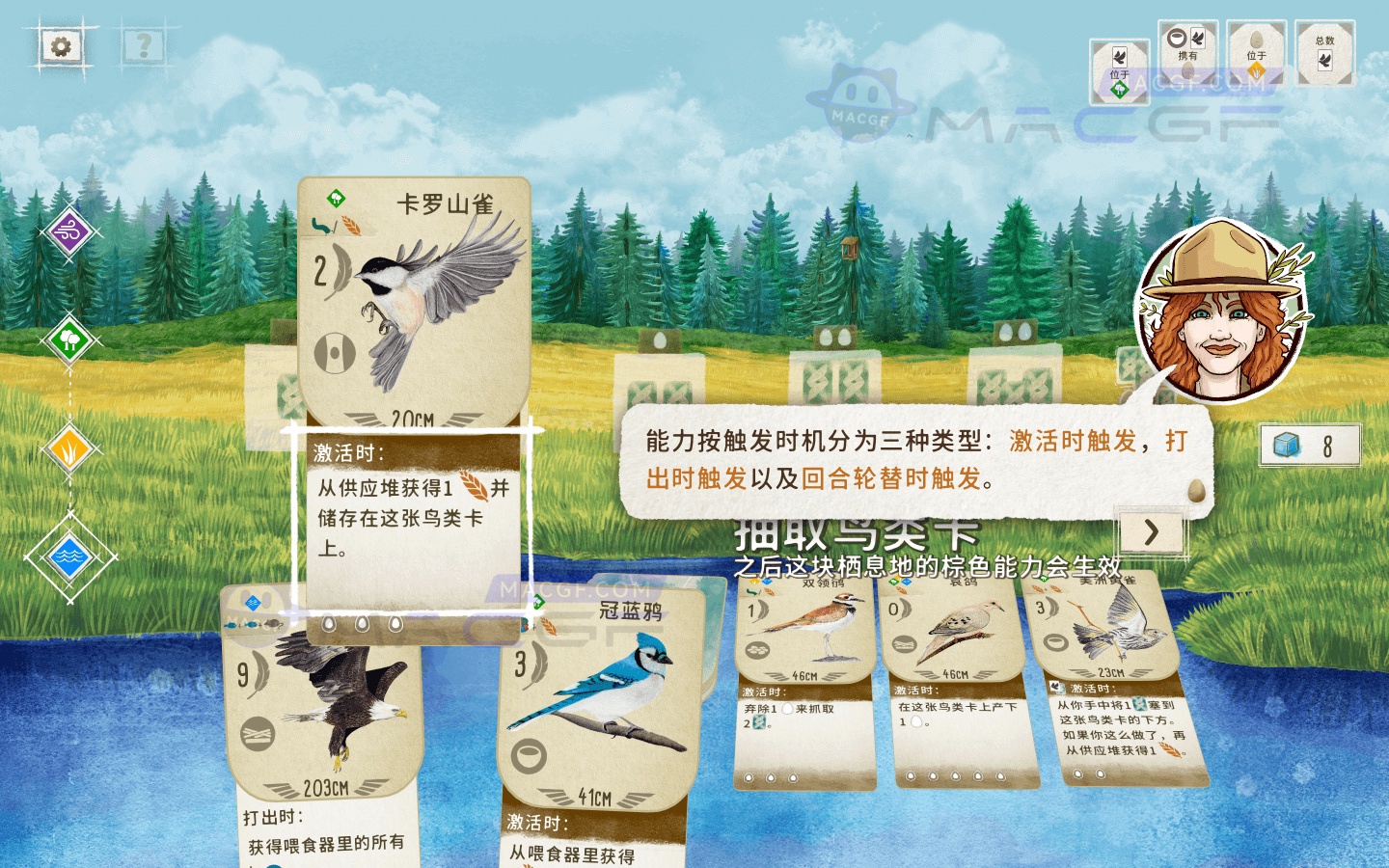The height and width of the screenshot is (868, 1389).
Task: Open the settings gear icon
Action: [x=60, y=44]
